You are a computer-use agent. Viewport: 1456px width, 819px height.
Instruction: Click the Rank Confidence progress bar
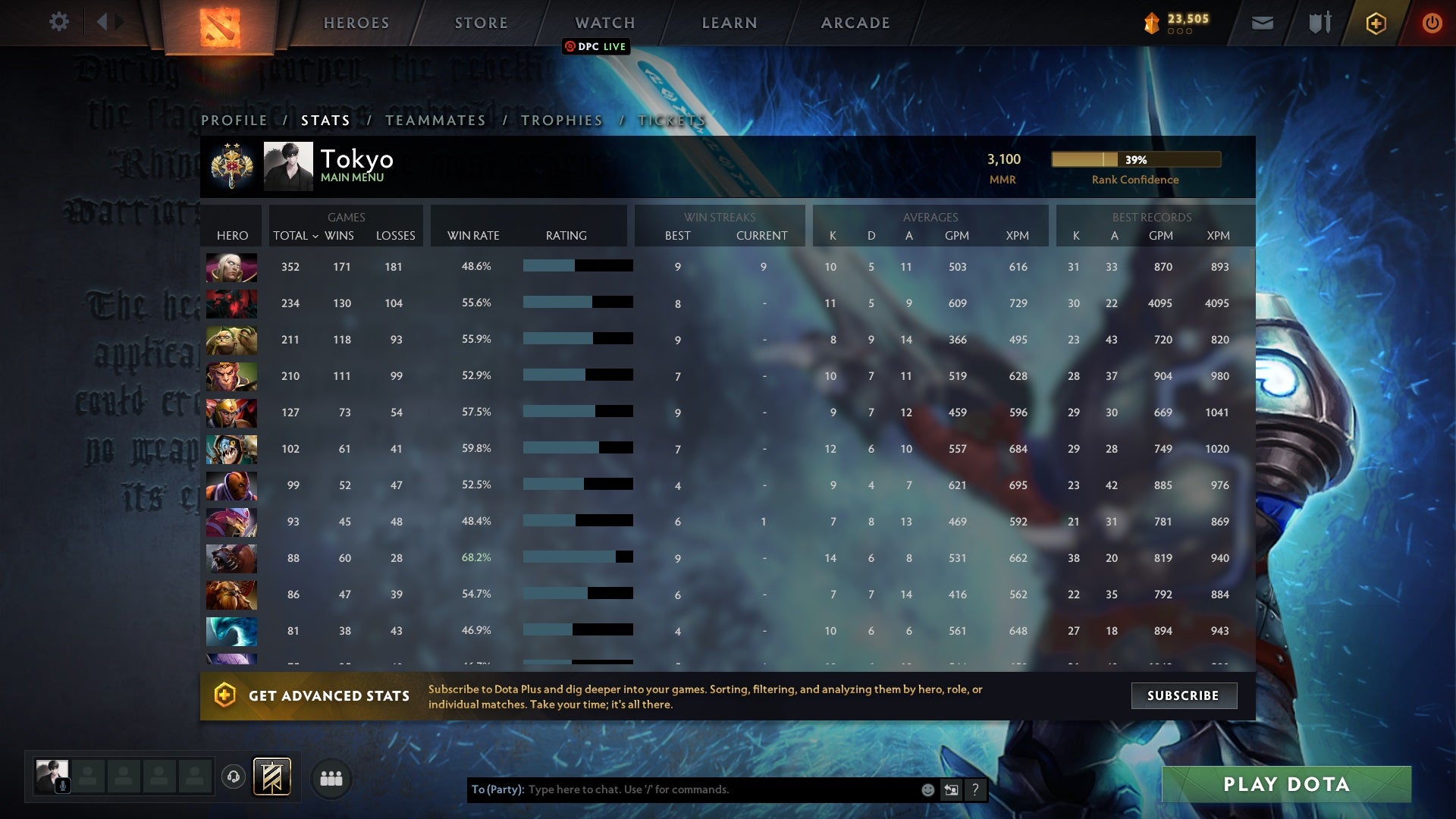click(1135, 160)
